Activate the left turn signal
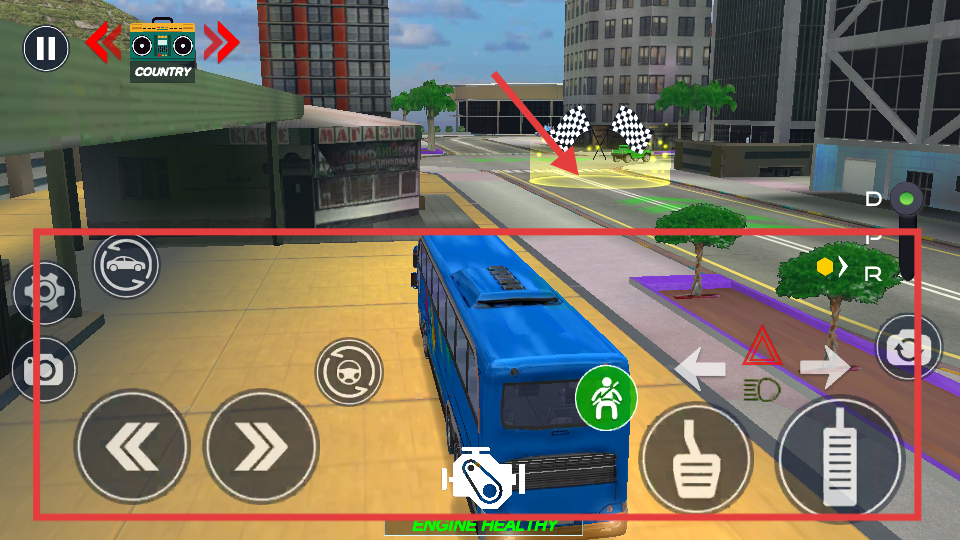 [701, 367]
